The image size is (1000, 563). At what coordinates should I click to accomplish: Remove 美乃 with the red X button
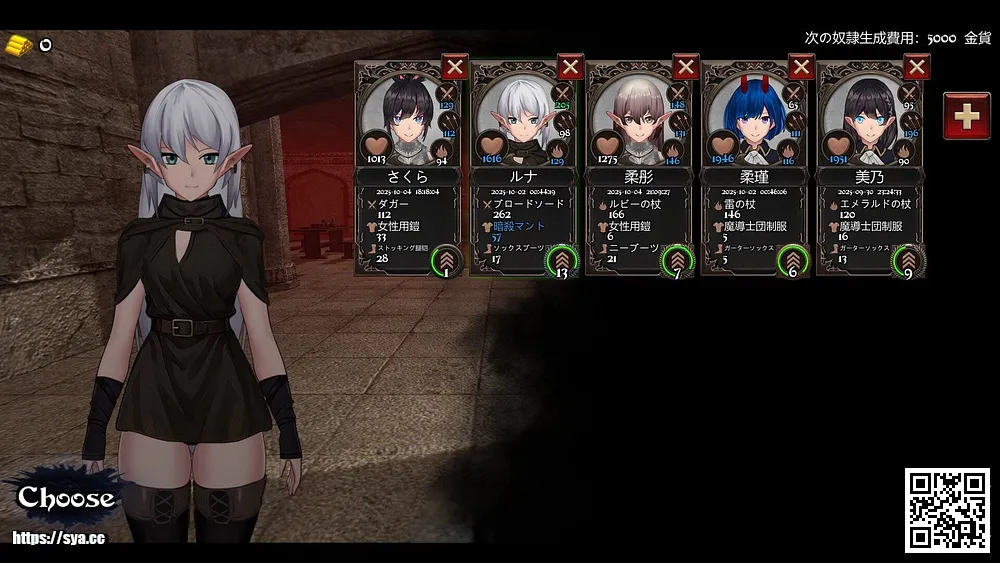[x=917, y=67]
